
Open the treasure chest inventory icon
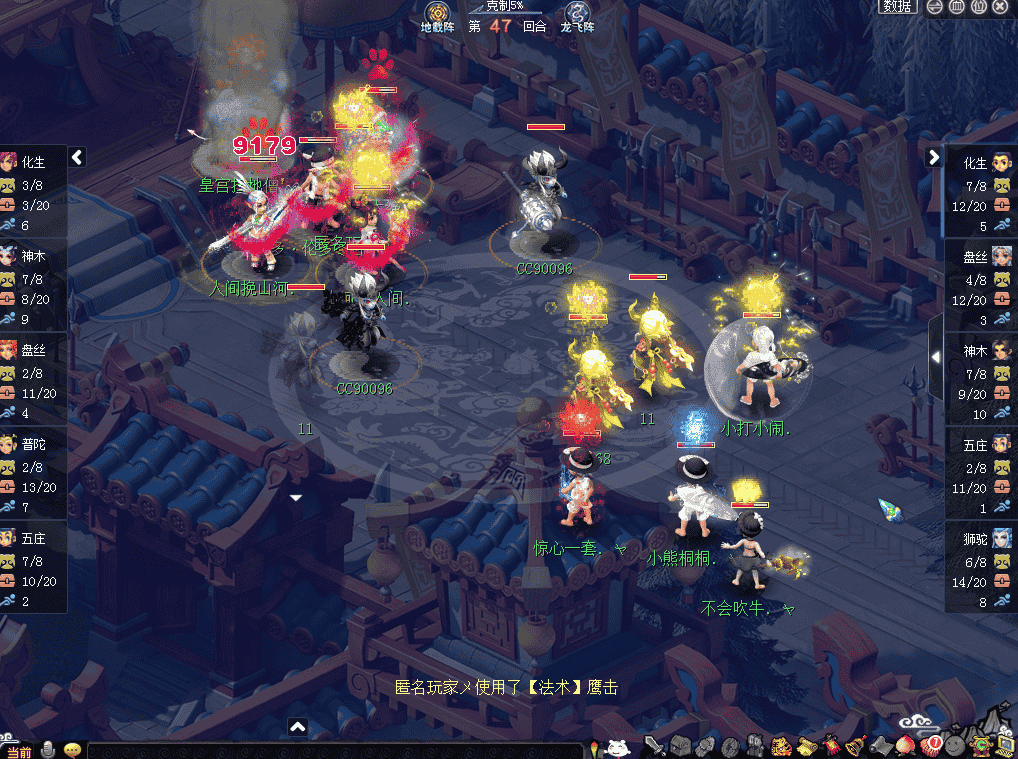[680, 746]
